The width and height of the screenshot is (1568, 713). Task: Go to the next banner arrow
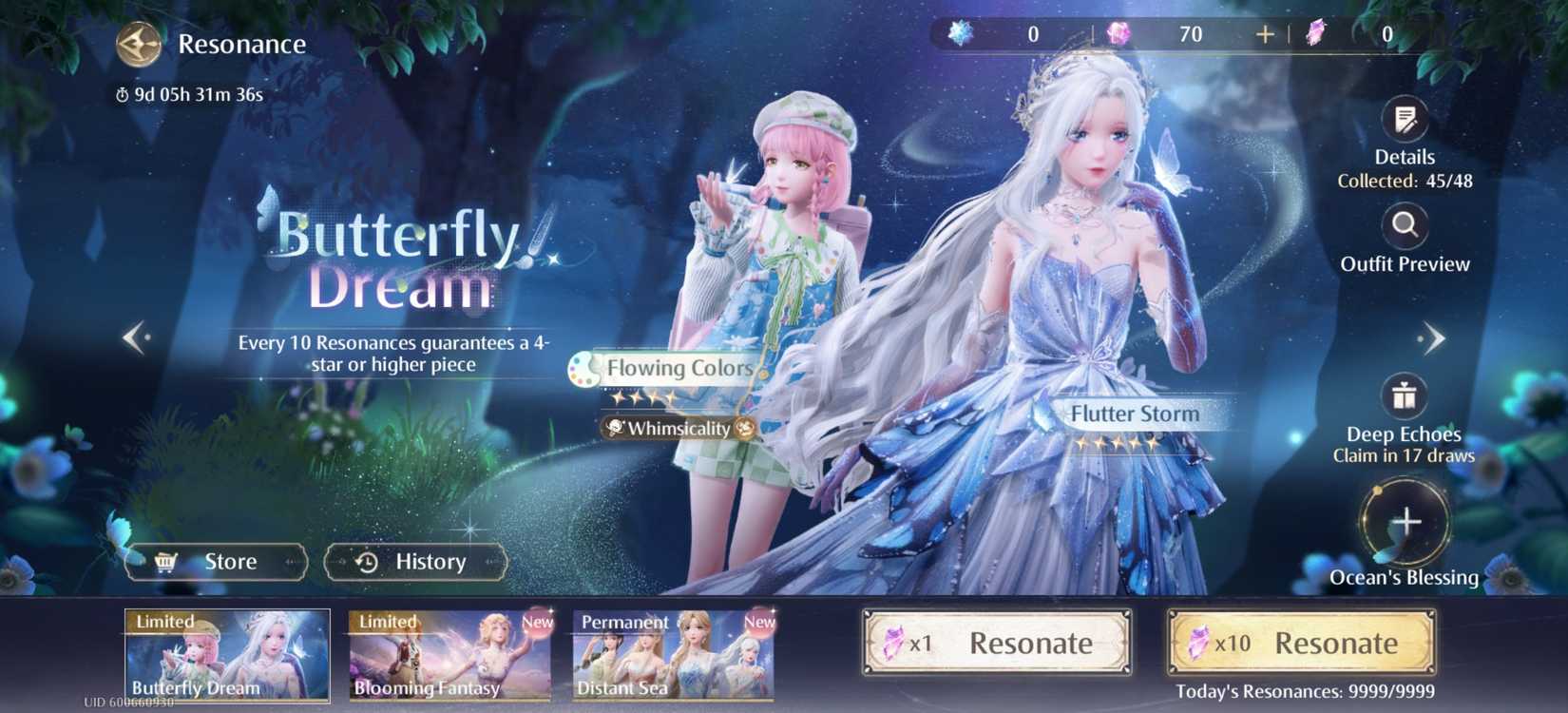[1431, 338]
